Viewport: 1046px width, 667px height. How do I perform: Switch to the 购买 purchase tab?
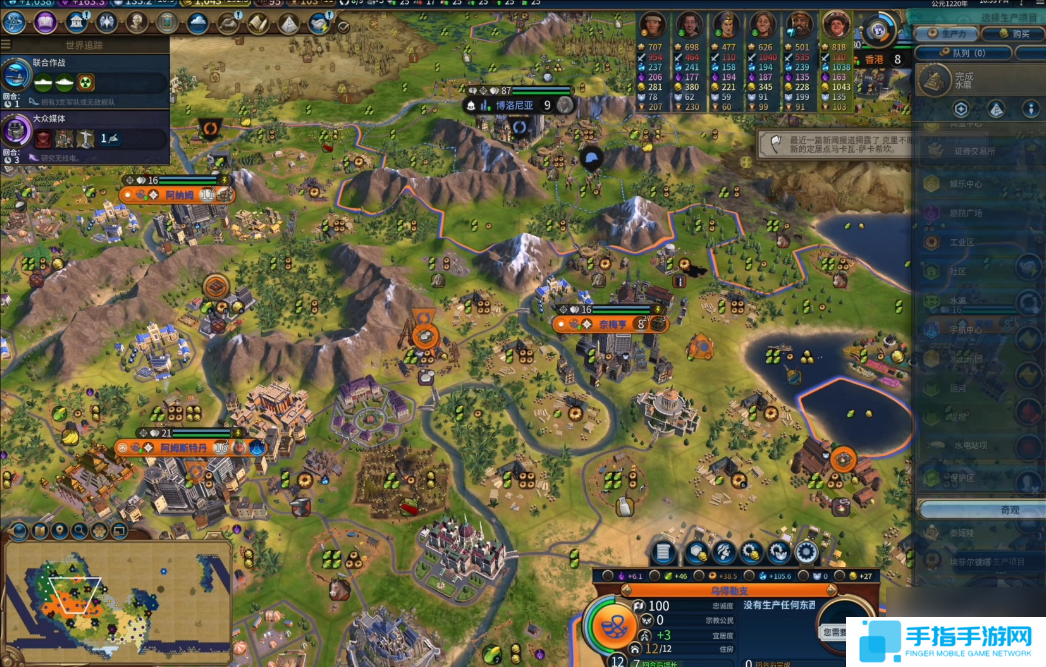coord(1012,33)
